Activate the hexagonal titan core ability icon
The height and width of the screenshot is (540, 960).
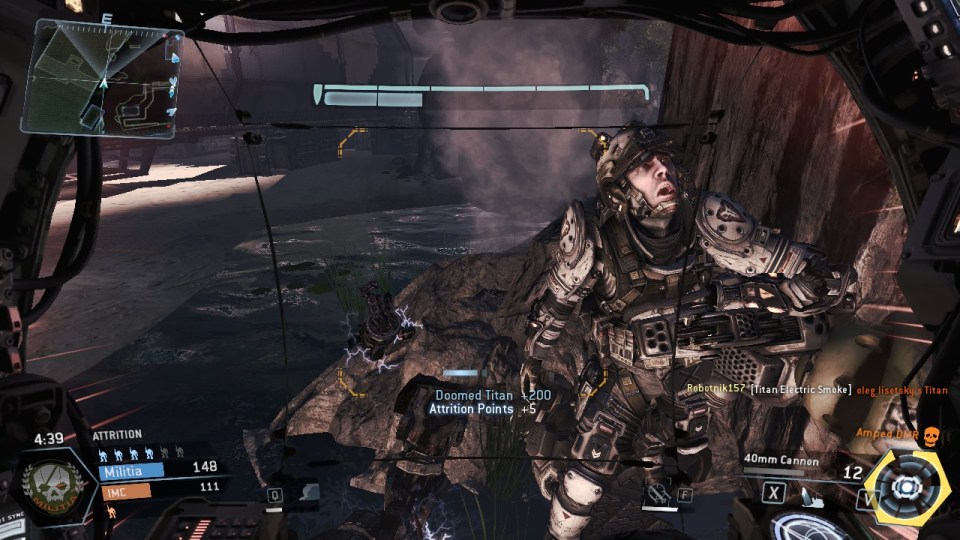[907, 487]
